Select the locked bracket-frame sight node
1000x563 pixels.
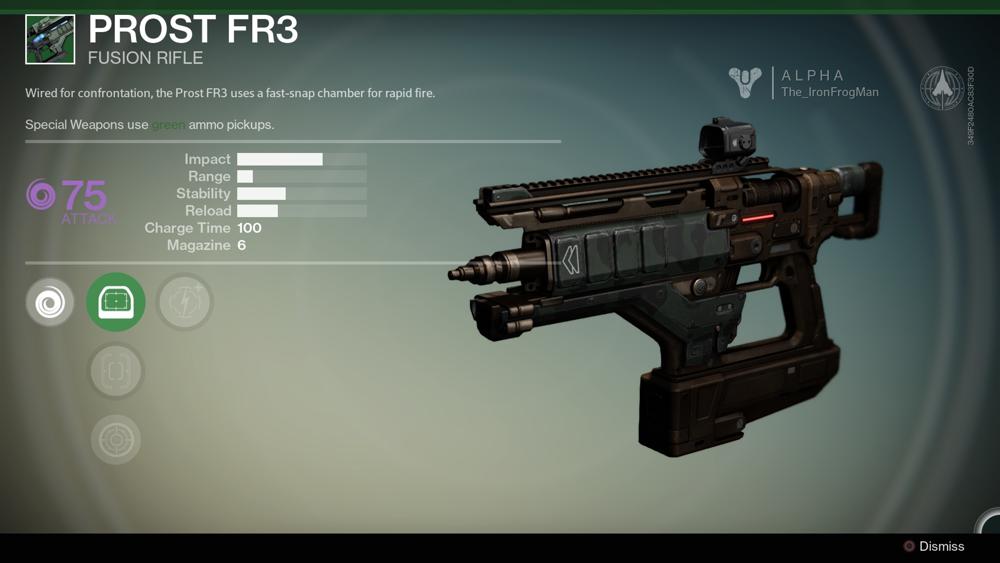pyautogui.click(x=116, y=372)
